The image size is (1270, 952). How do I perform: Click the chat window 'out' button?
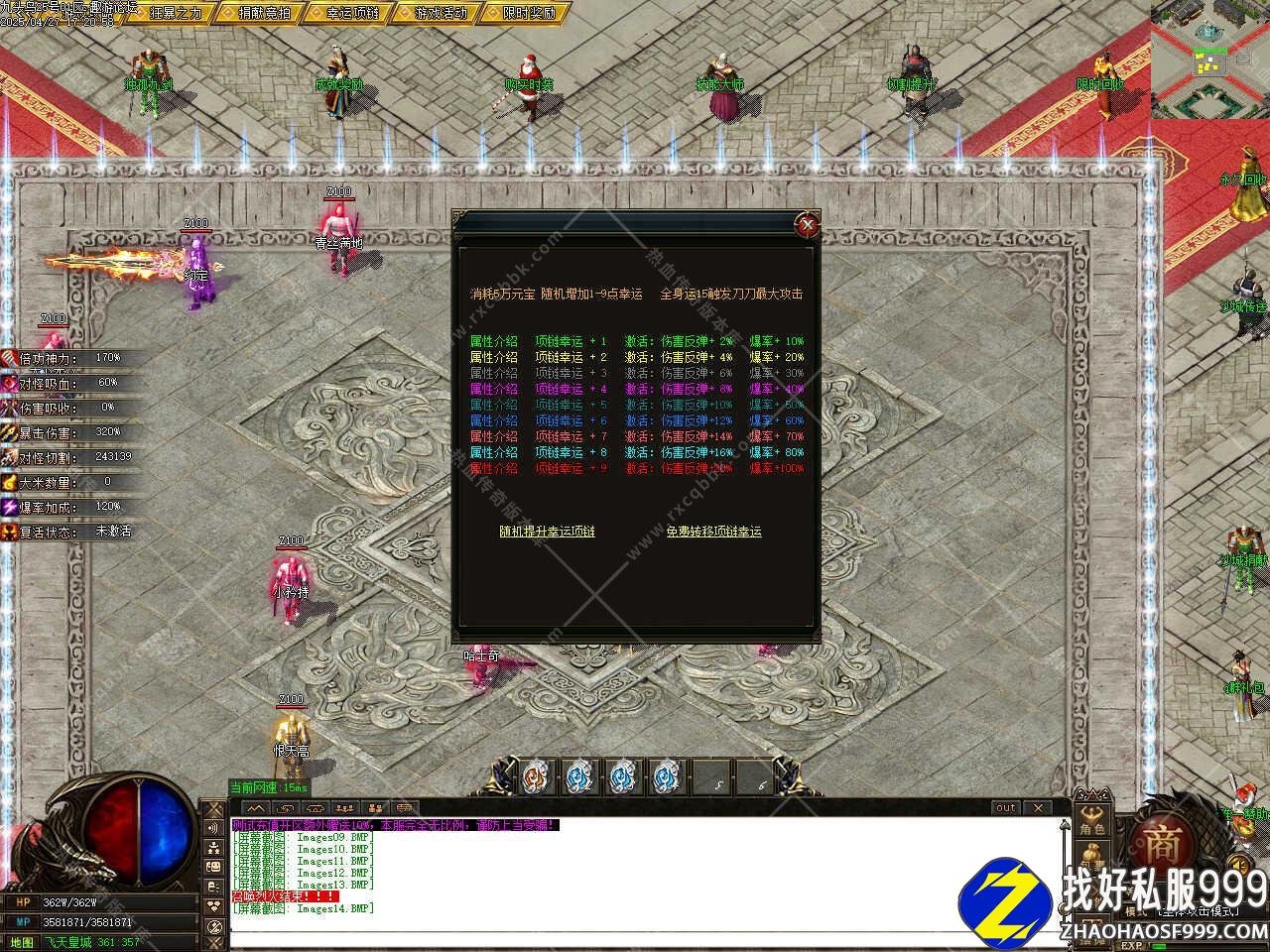[x=1006, y=808]
